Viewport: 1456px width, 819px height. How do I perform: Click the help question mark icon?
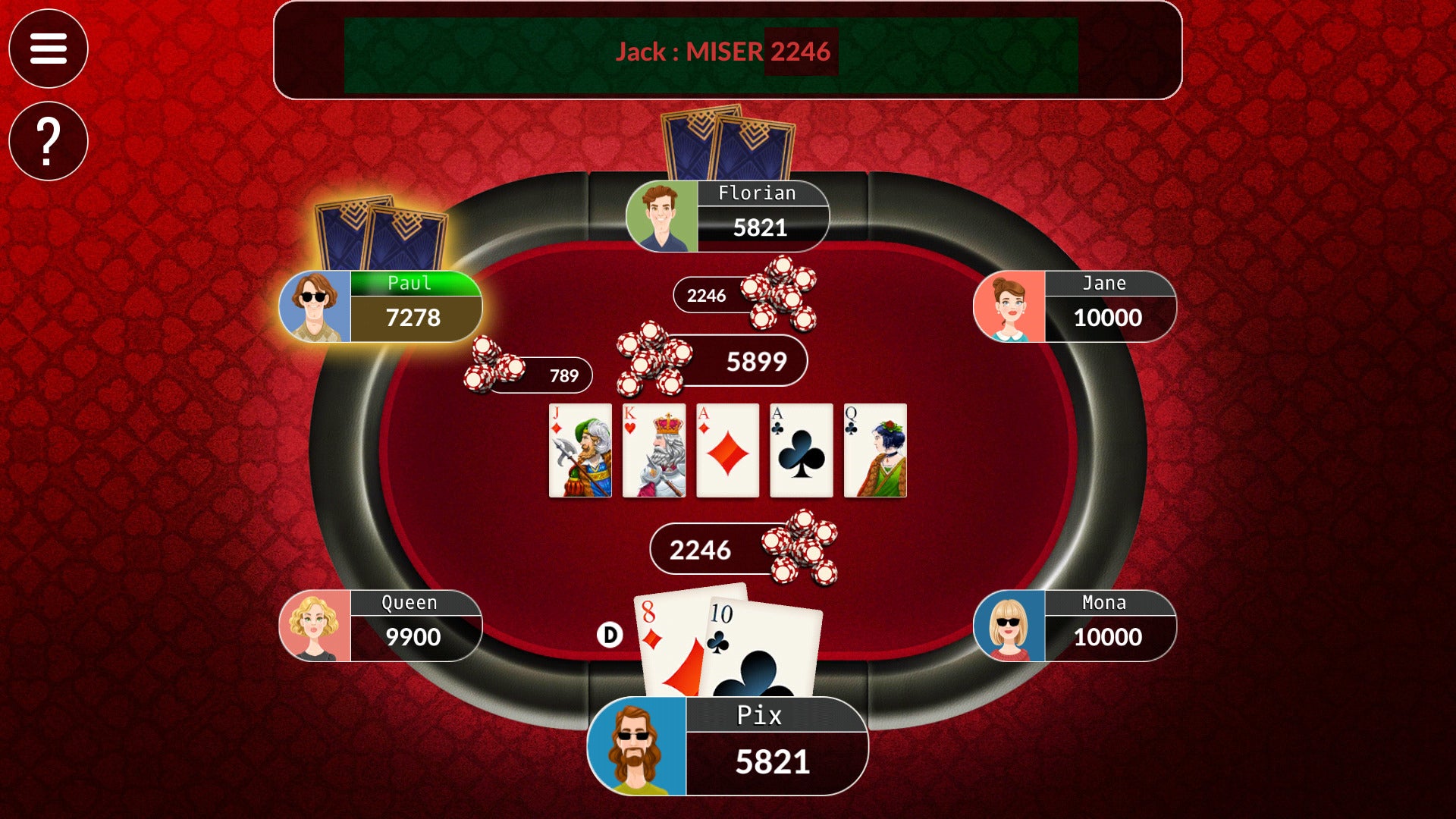click(48, 141)
